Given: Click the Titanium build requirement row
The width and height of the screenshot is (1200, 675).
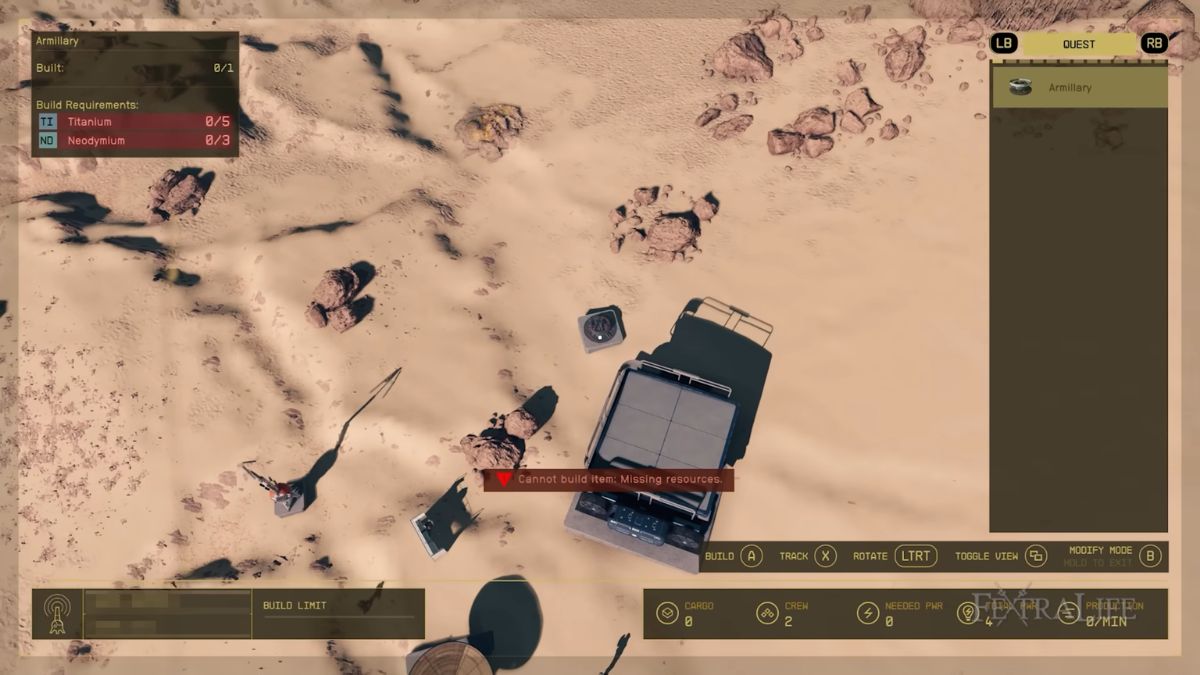Looking at the screenshot, I should pos(135,121).
